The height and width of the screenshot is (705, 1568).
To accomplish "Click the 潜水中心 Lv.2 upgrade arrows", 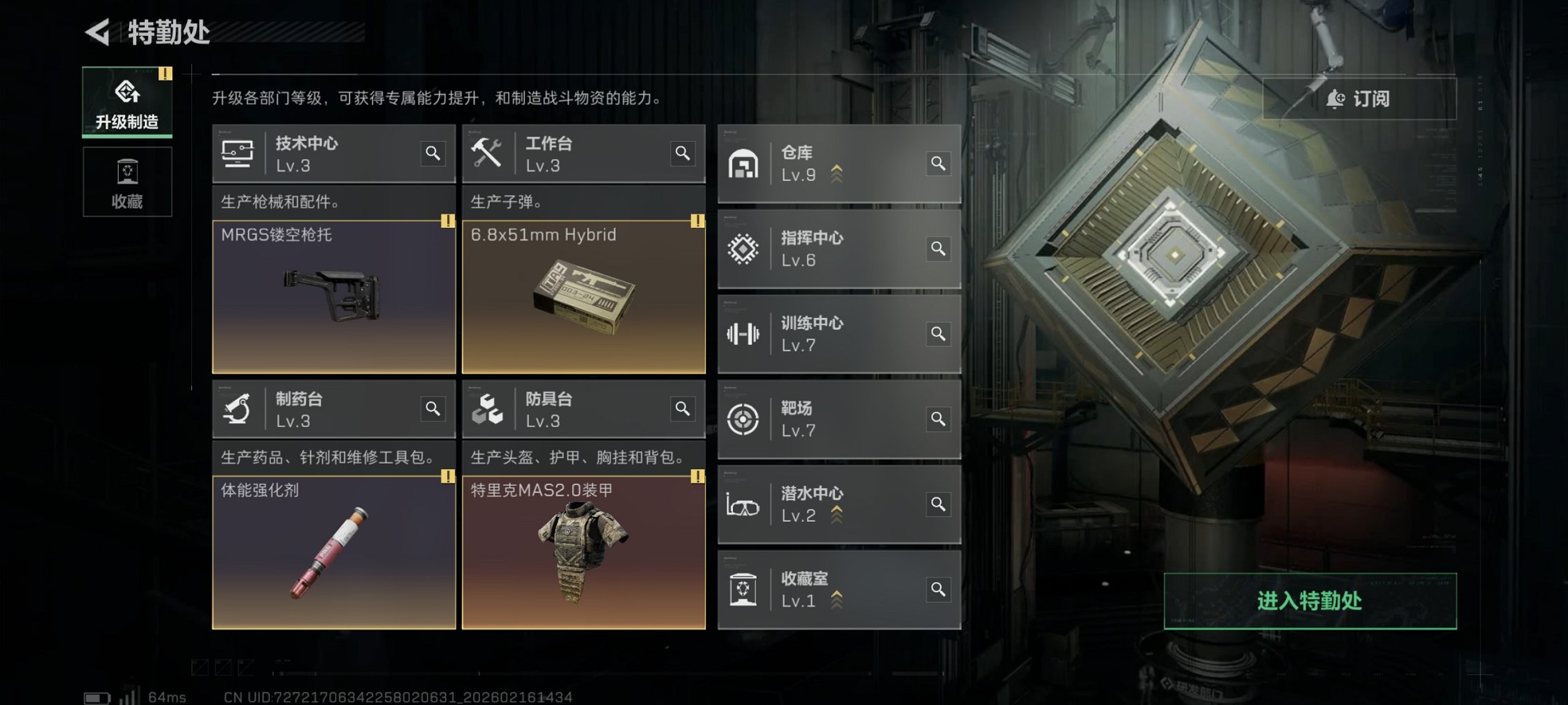I will coord(838,515).
